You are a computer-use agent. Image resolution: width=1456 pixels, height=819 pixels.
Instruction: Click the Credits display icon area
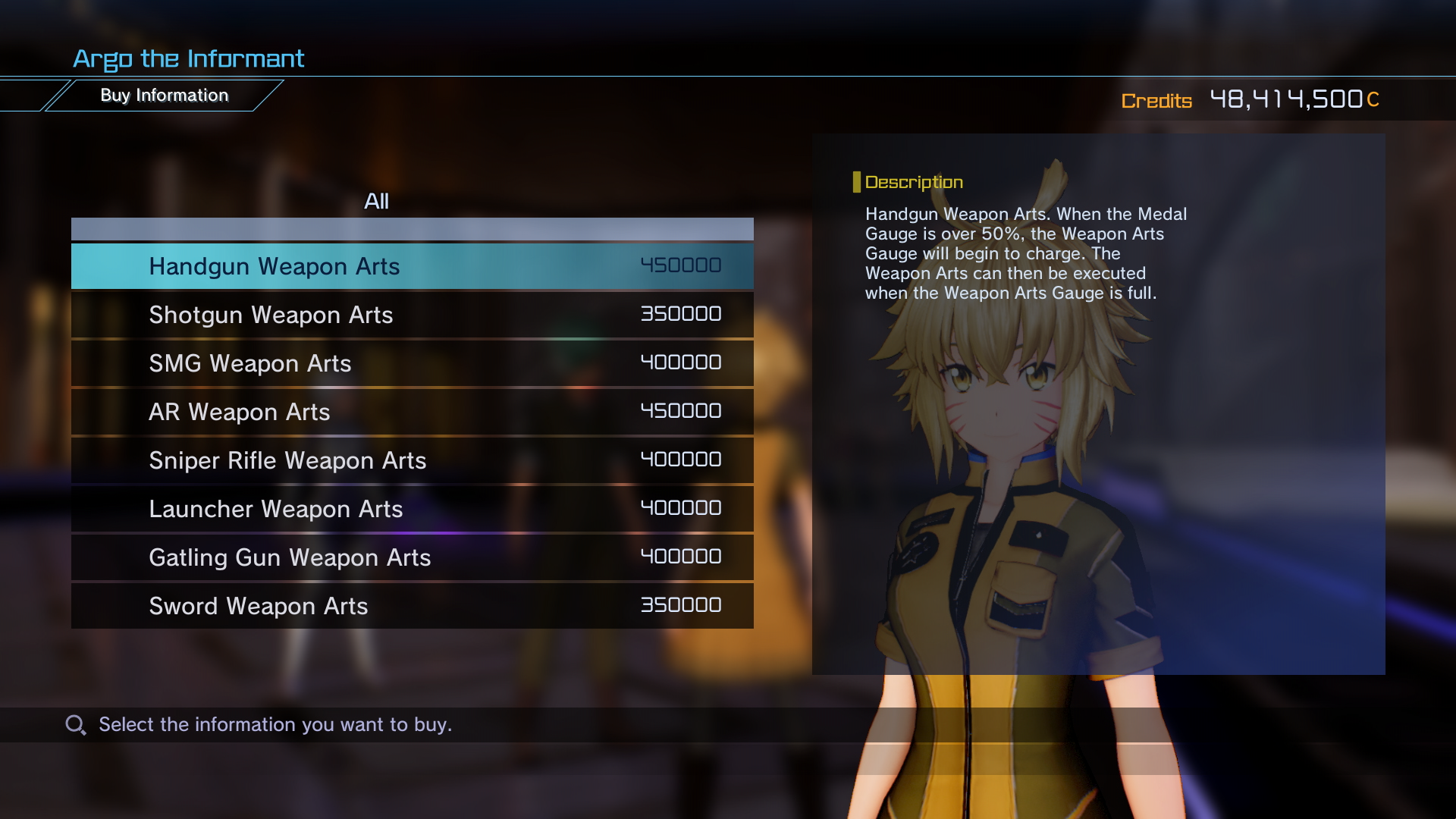1157,101
